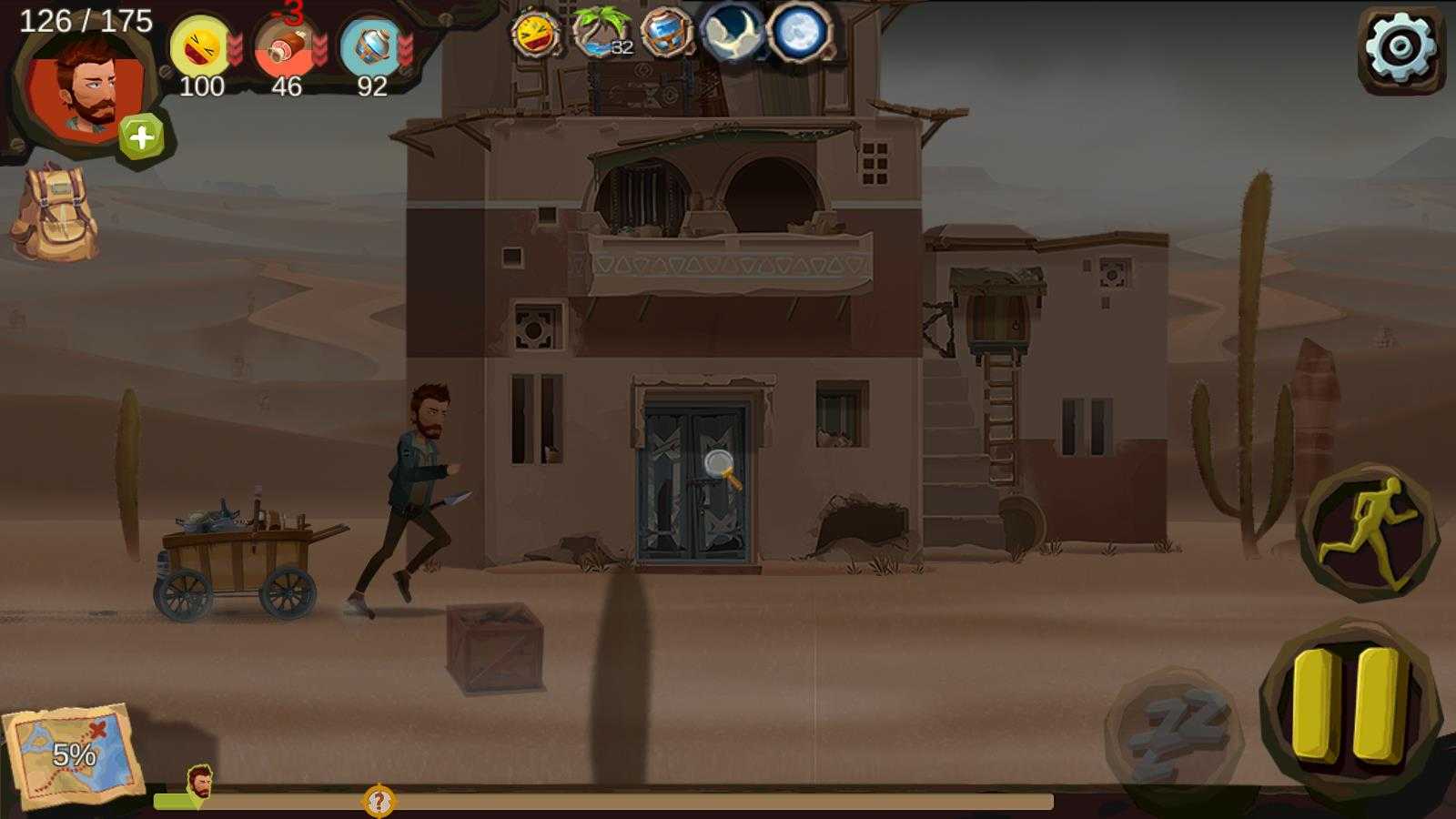Check the yellow laughing face mood stat
1456x819 pixels.
tap(200, 46)
